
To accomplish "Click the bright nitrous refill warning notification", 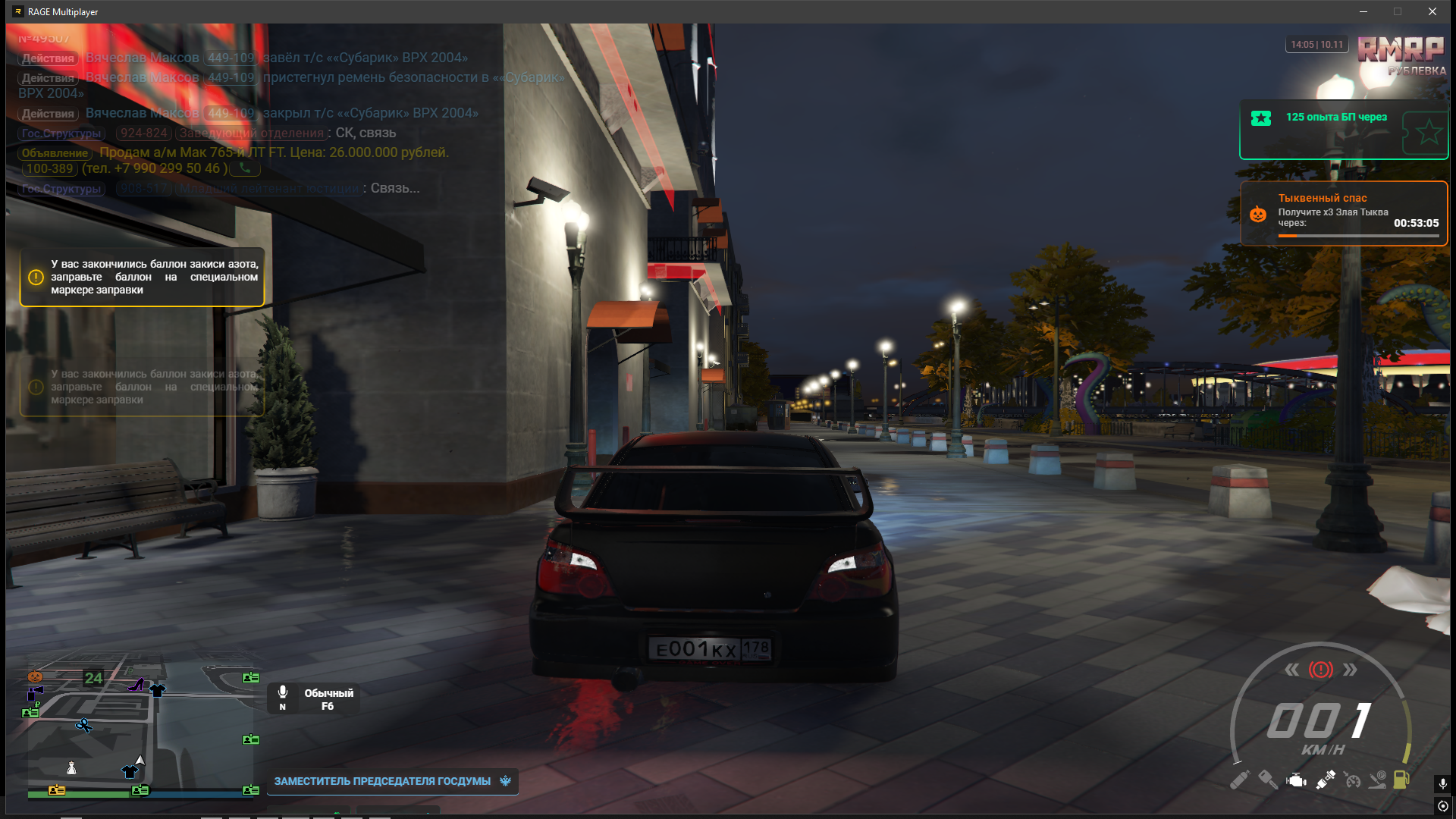I will pyautogui.click(x=142, y=278).
